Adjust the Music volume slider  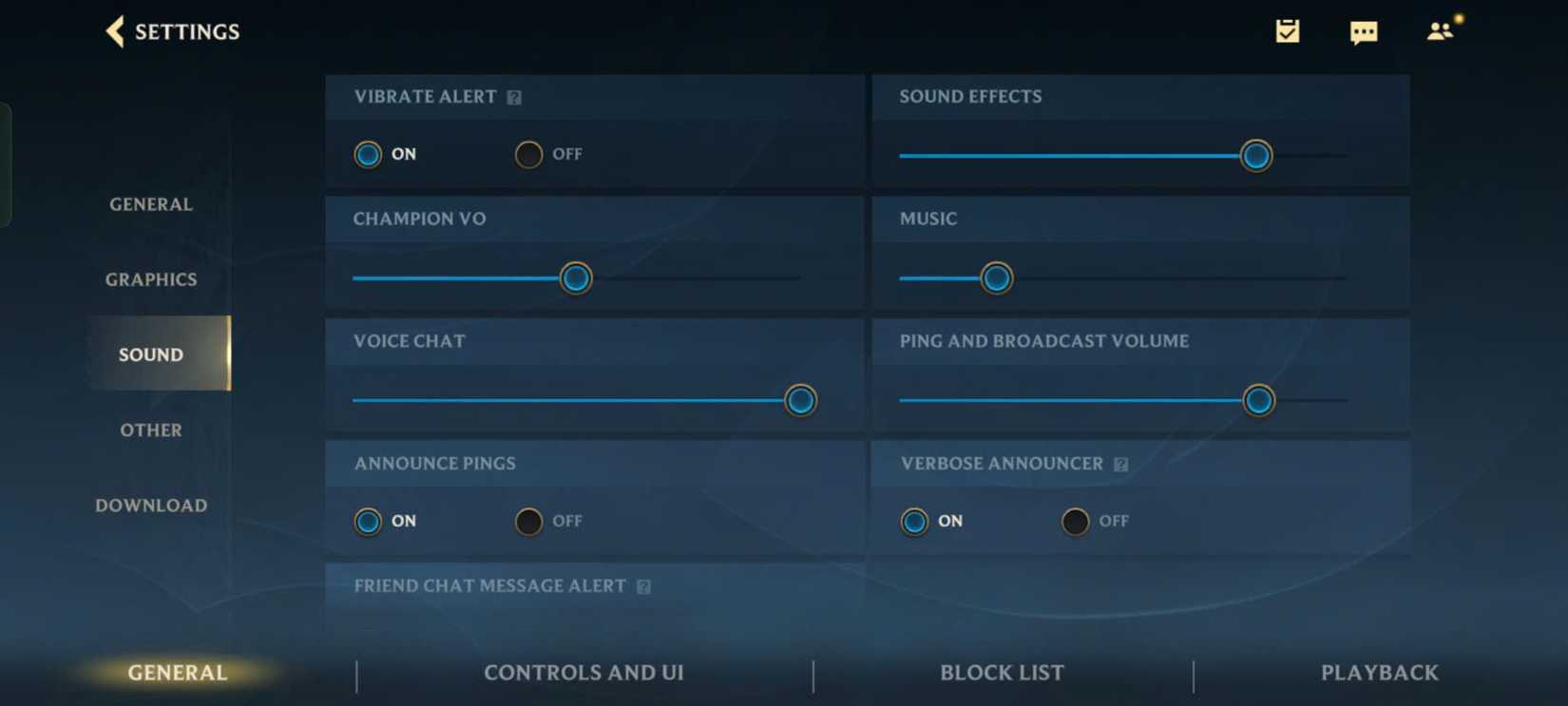996,277
